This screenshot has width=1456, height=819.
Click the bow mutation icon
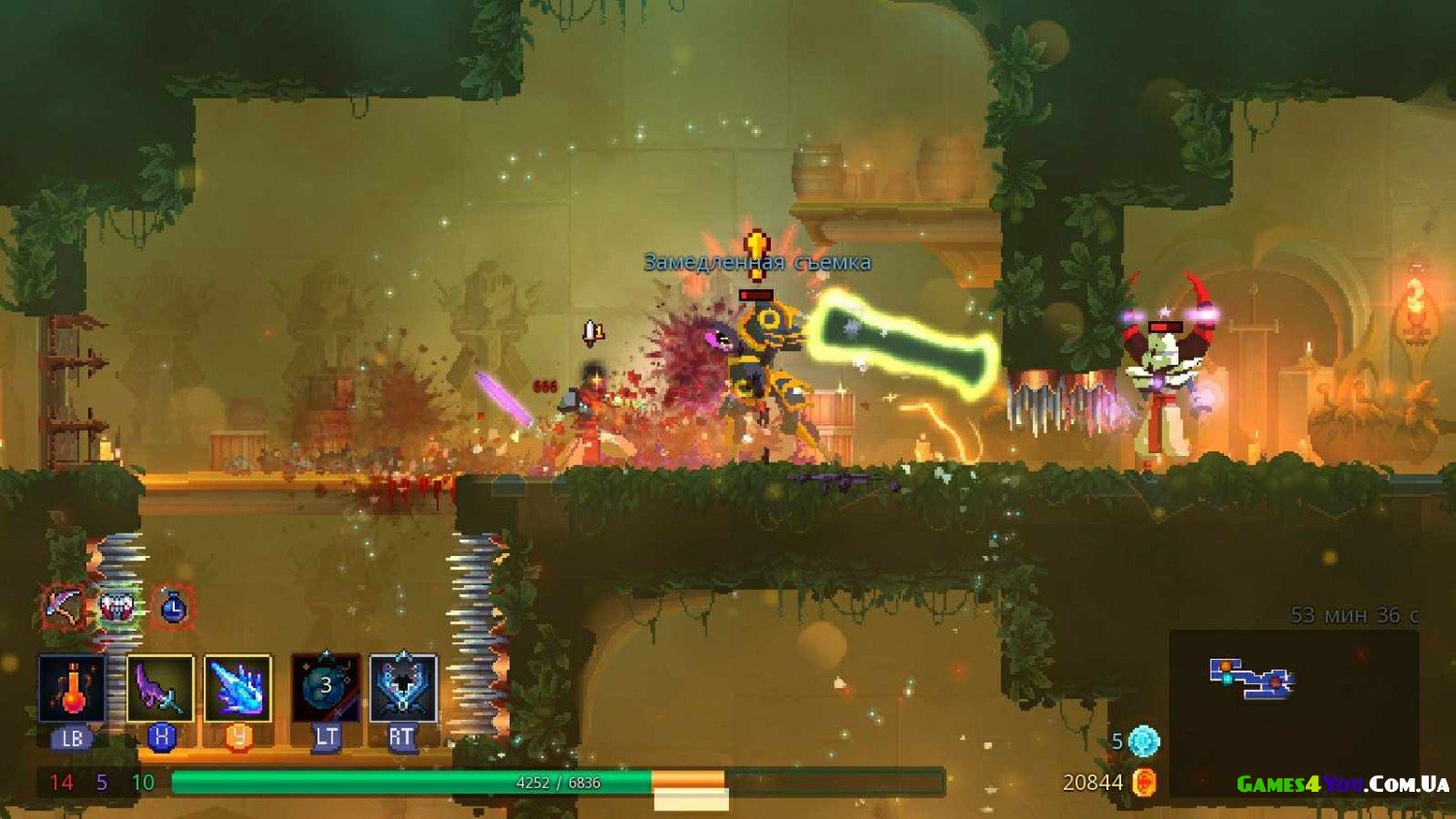(x=63, y=606)
